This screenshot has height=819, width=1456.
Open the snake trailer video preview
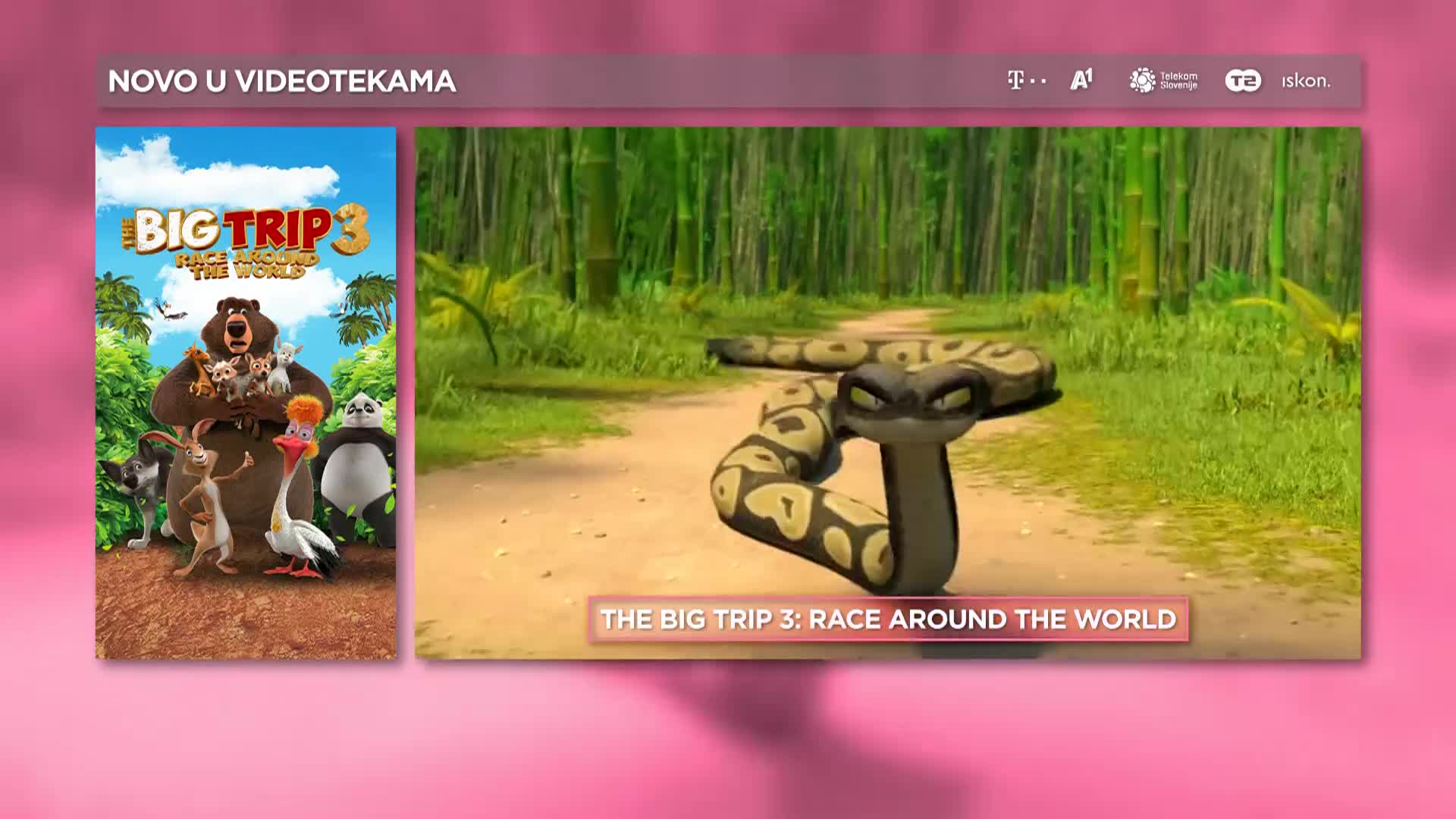[x=887, y=364]
